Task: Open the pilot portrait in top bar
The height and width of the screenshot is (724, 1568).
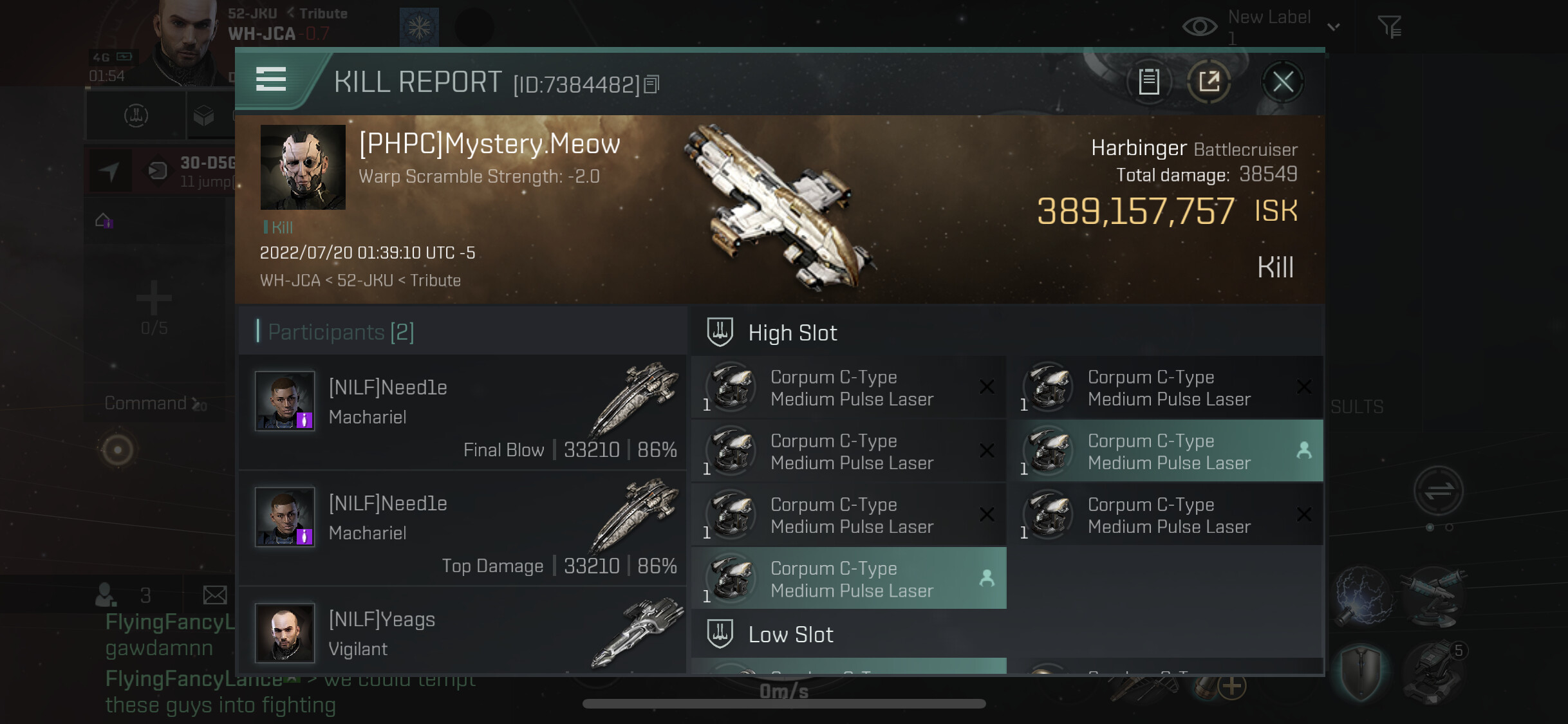Action: 185,42
